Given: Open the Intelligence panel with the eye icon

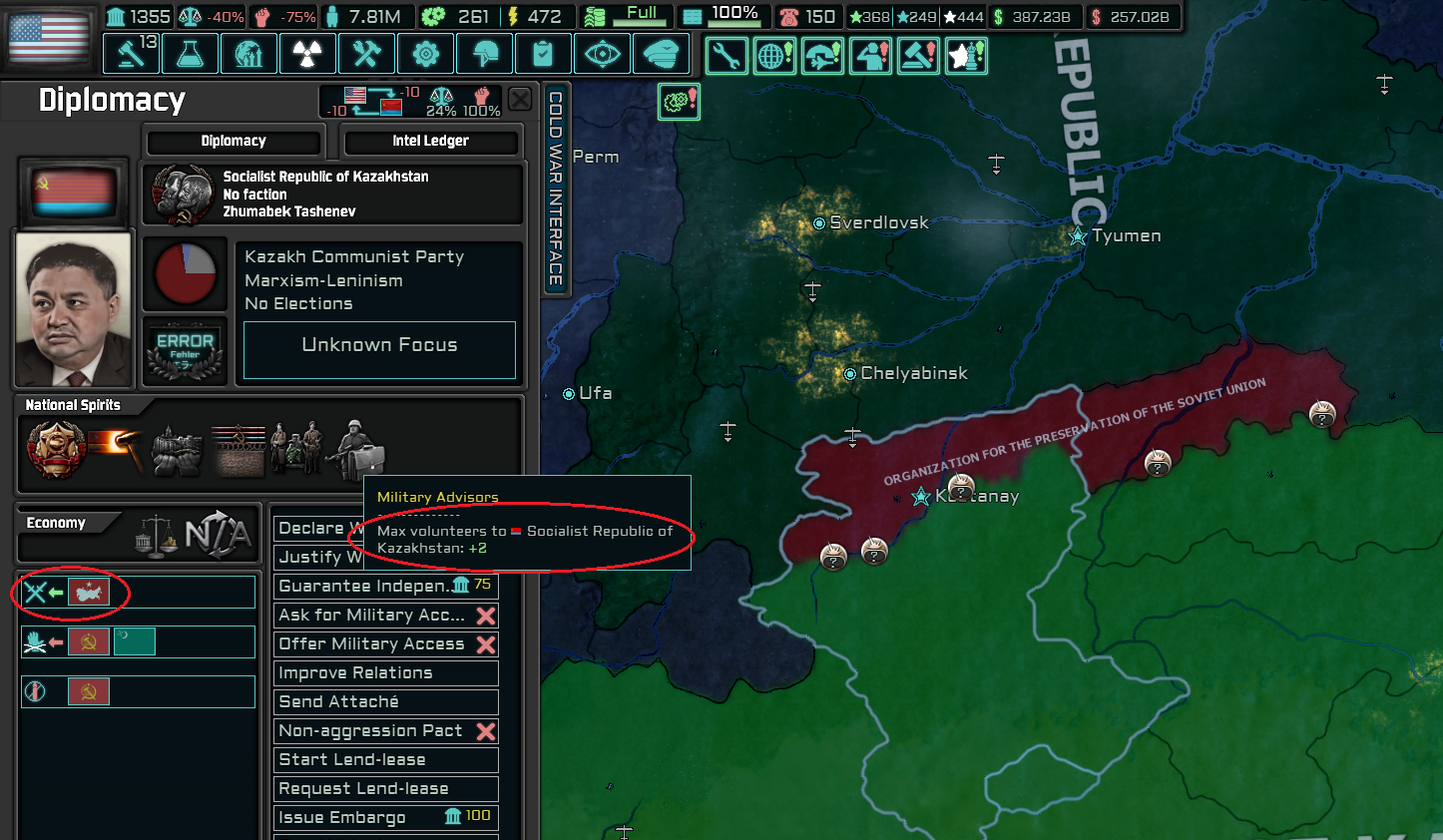Looking at the screenshot, I should coord(602,54).
